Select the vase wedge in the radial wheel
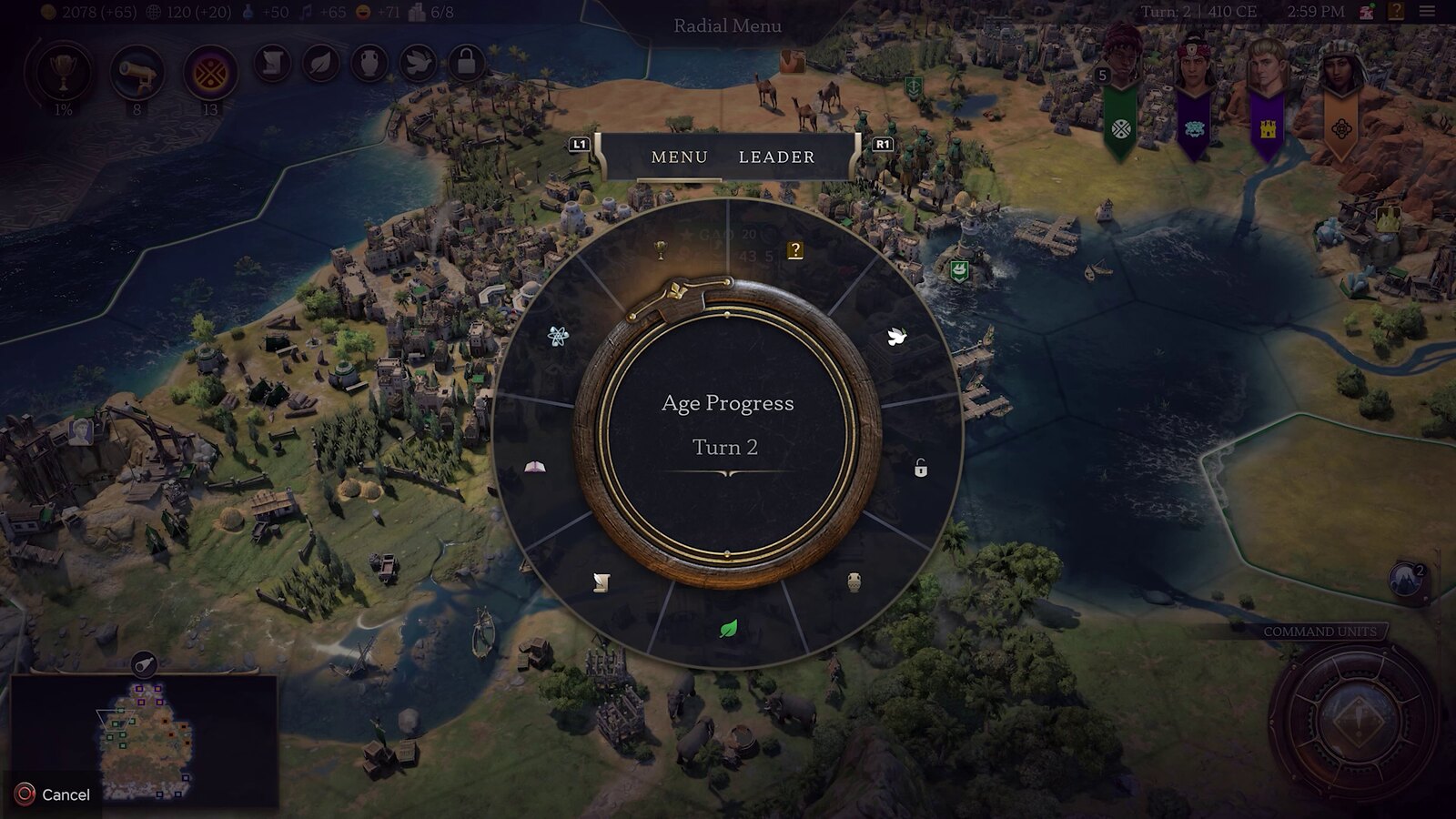This screenshot has width=1456, height=819. 854,582
